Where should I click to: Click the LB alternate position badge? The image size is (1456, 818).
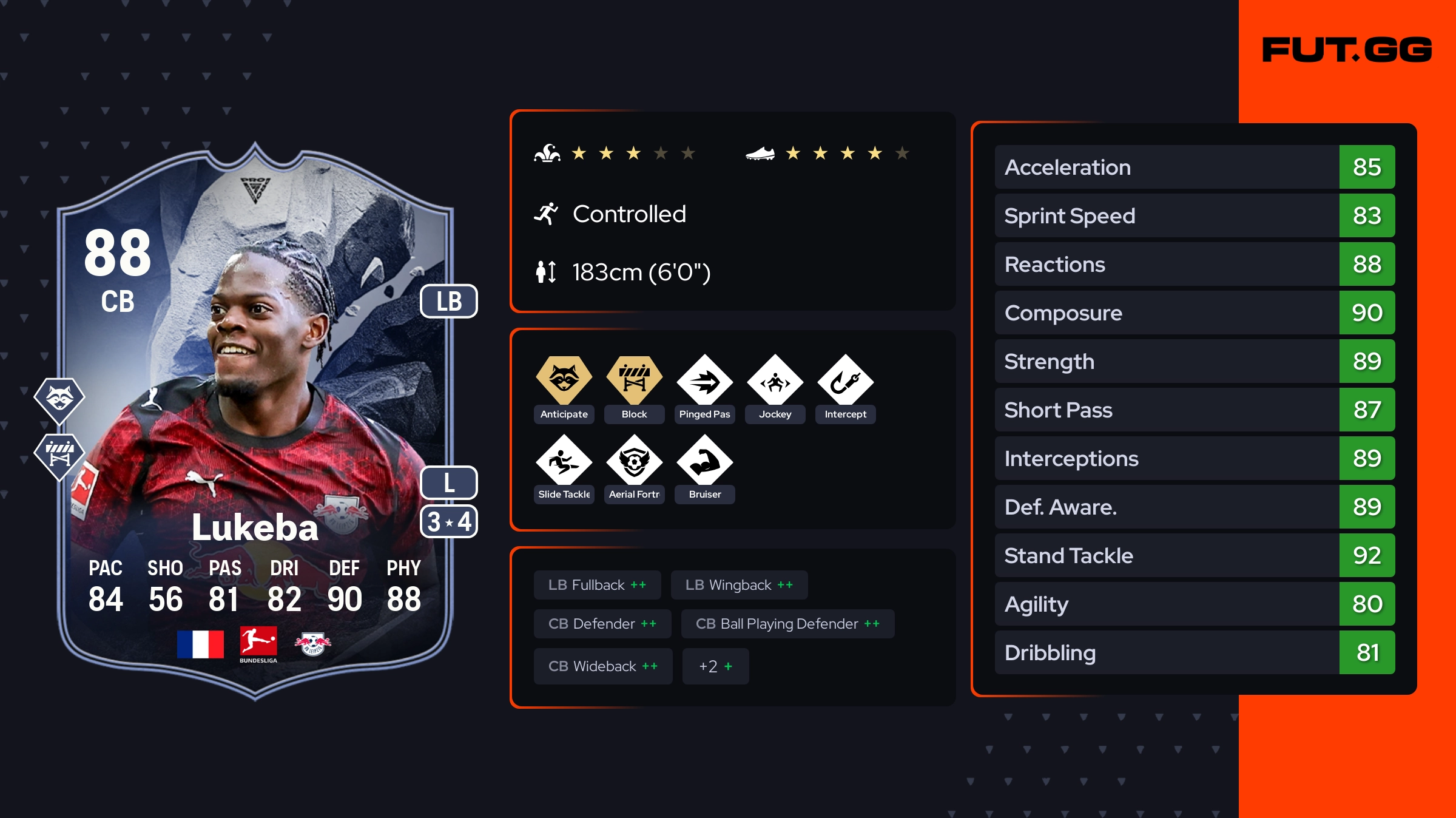(x=449, y=302)
